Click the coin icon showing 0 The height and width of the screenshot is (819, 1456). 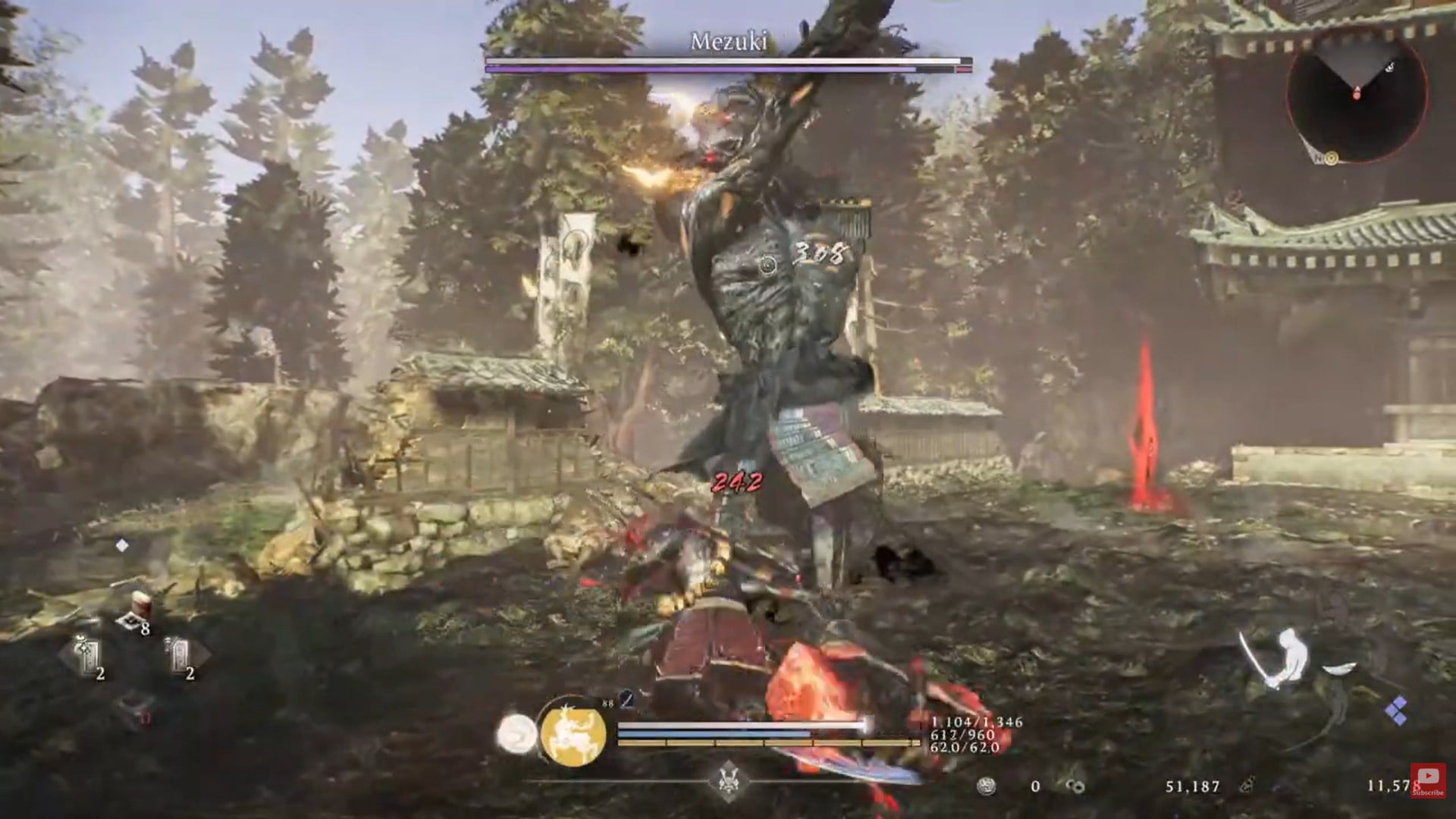pyautogui.click(x=986, y=786)
